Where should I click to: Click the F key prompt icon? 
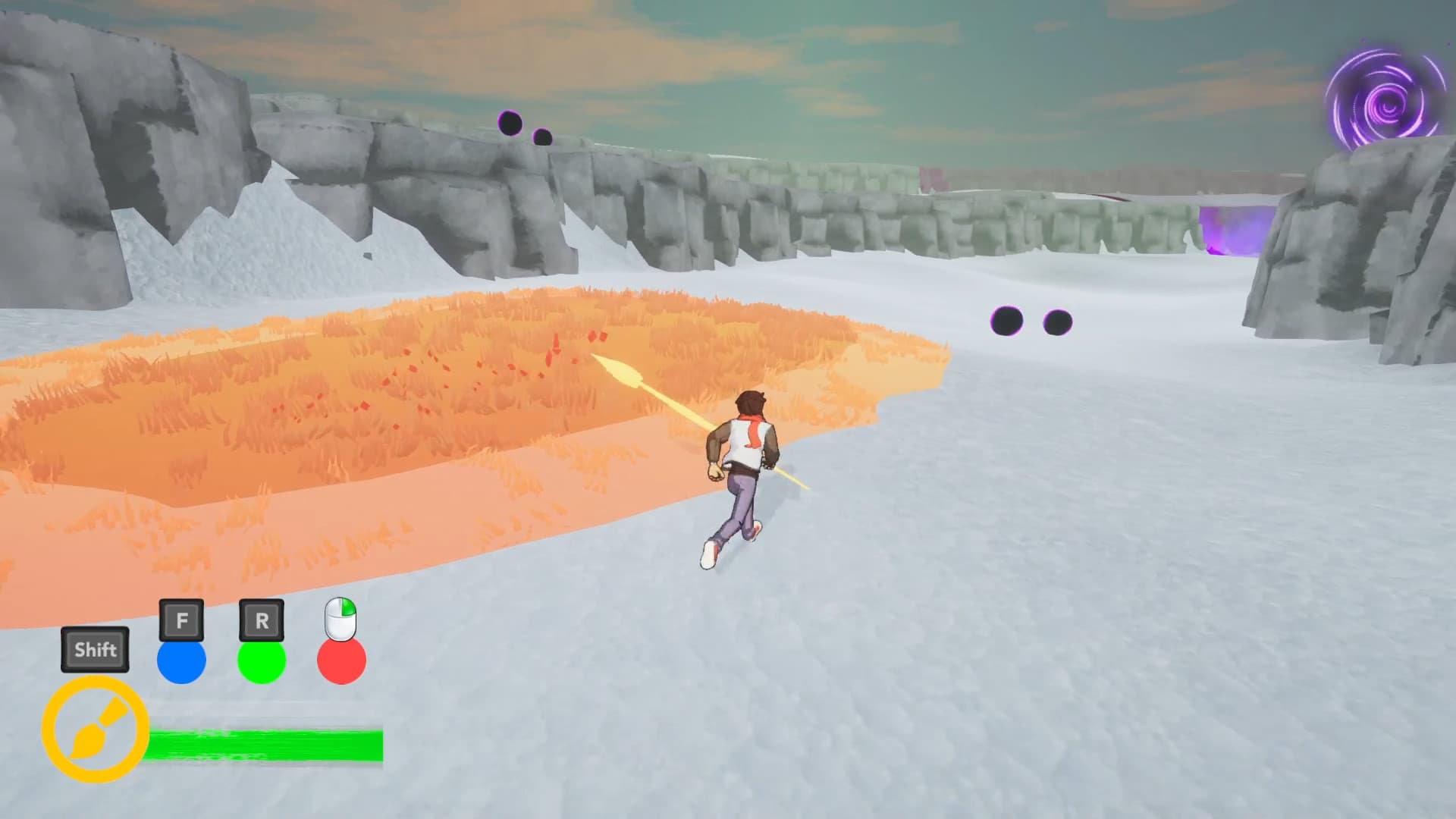pyautogui.click(x=181, y=620)
